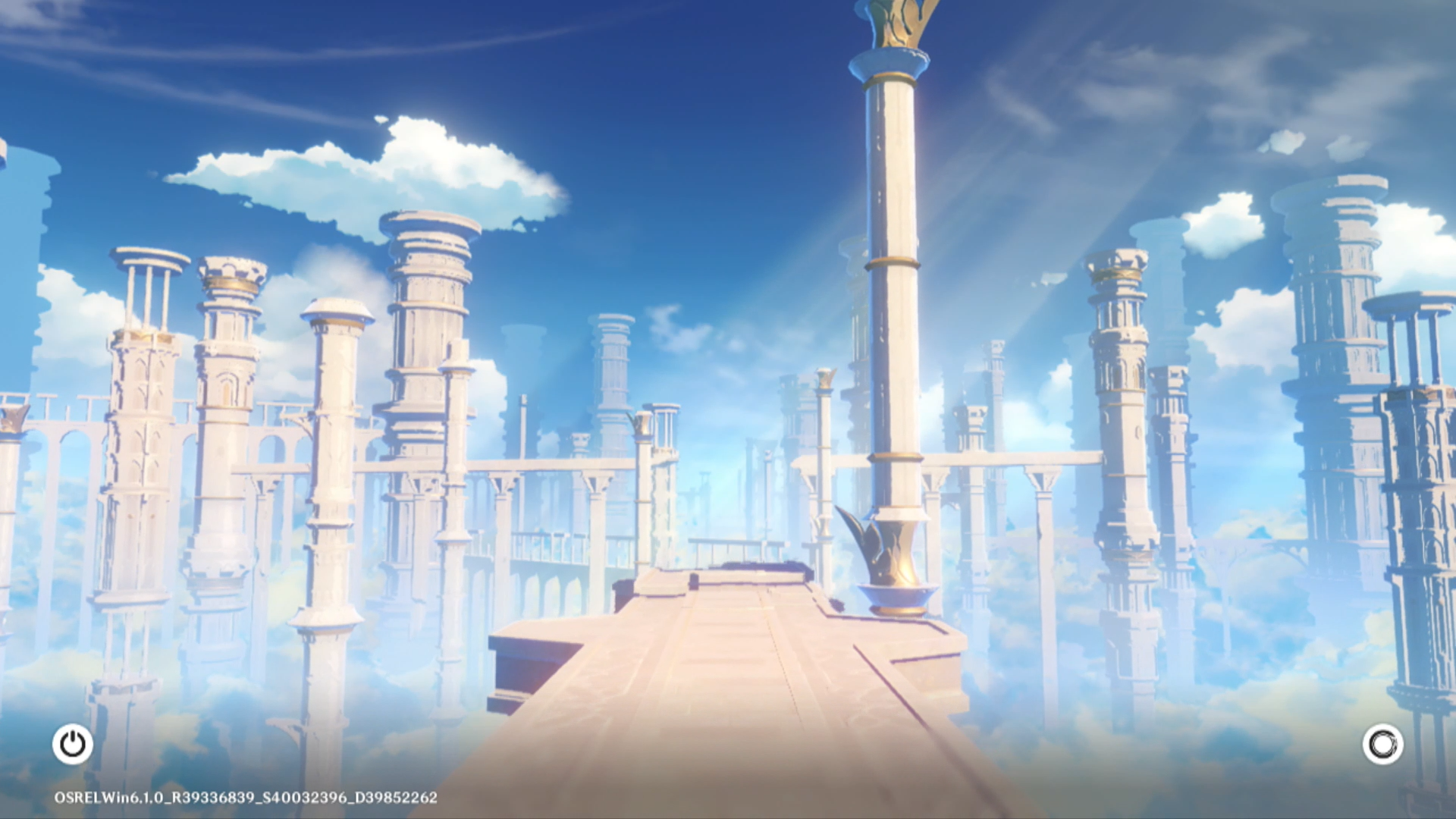This screenshot has height=819, width=1456.
Task: Click the power/exit button icon
Action: tap(73, 744)
